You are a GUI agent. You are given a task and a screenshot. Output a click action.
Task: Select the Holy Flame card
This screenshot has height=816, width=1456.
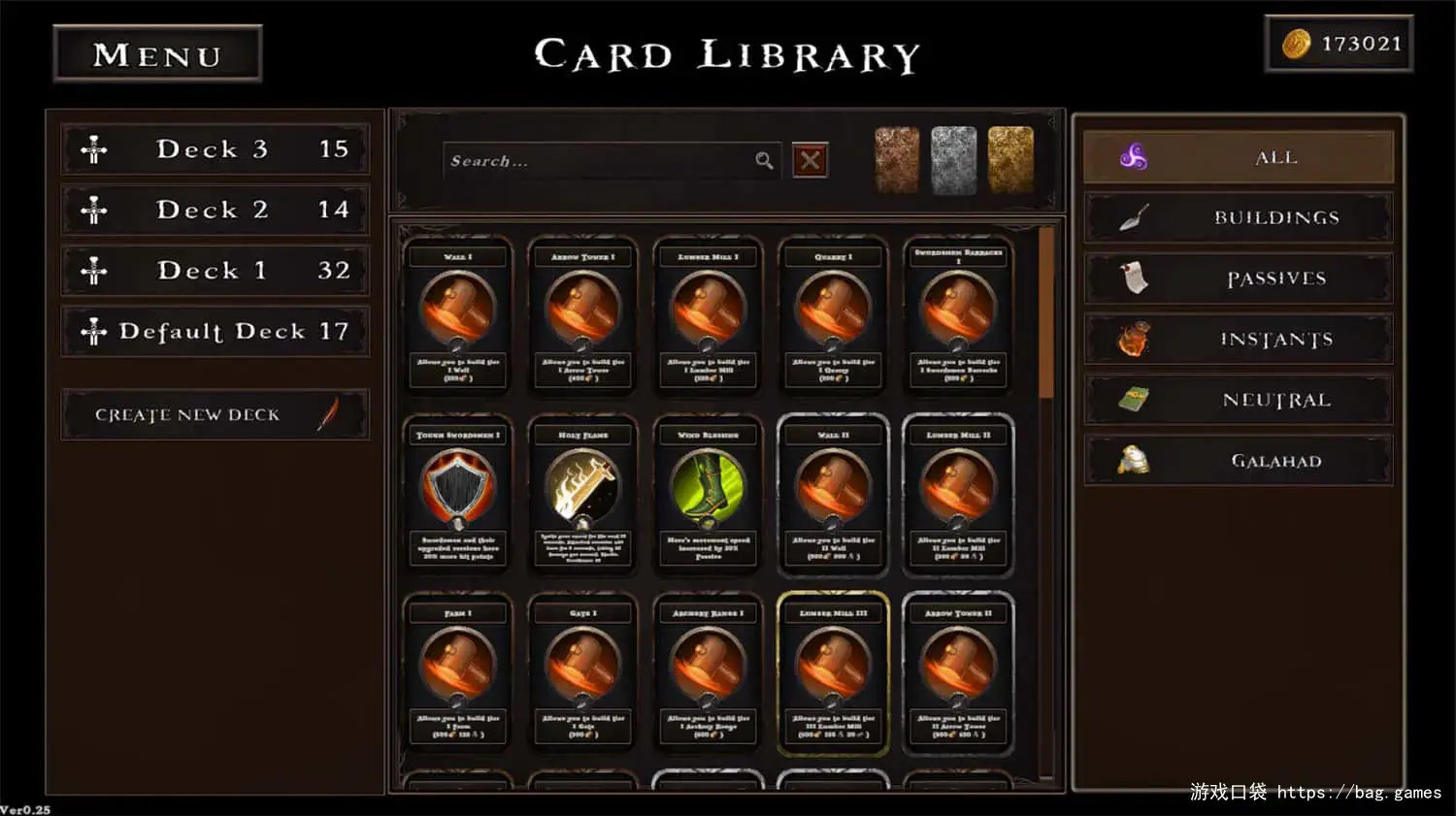[583, 495]
